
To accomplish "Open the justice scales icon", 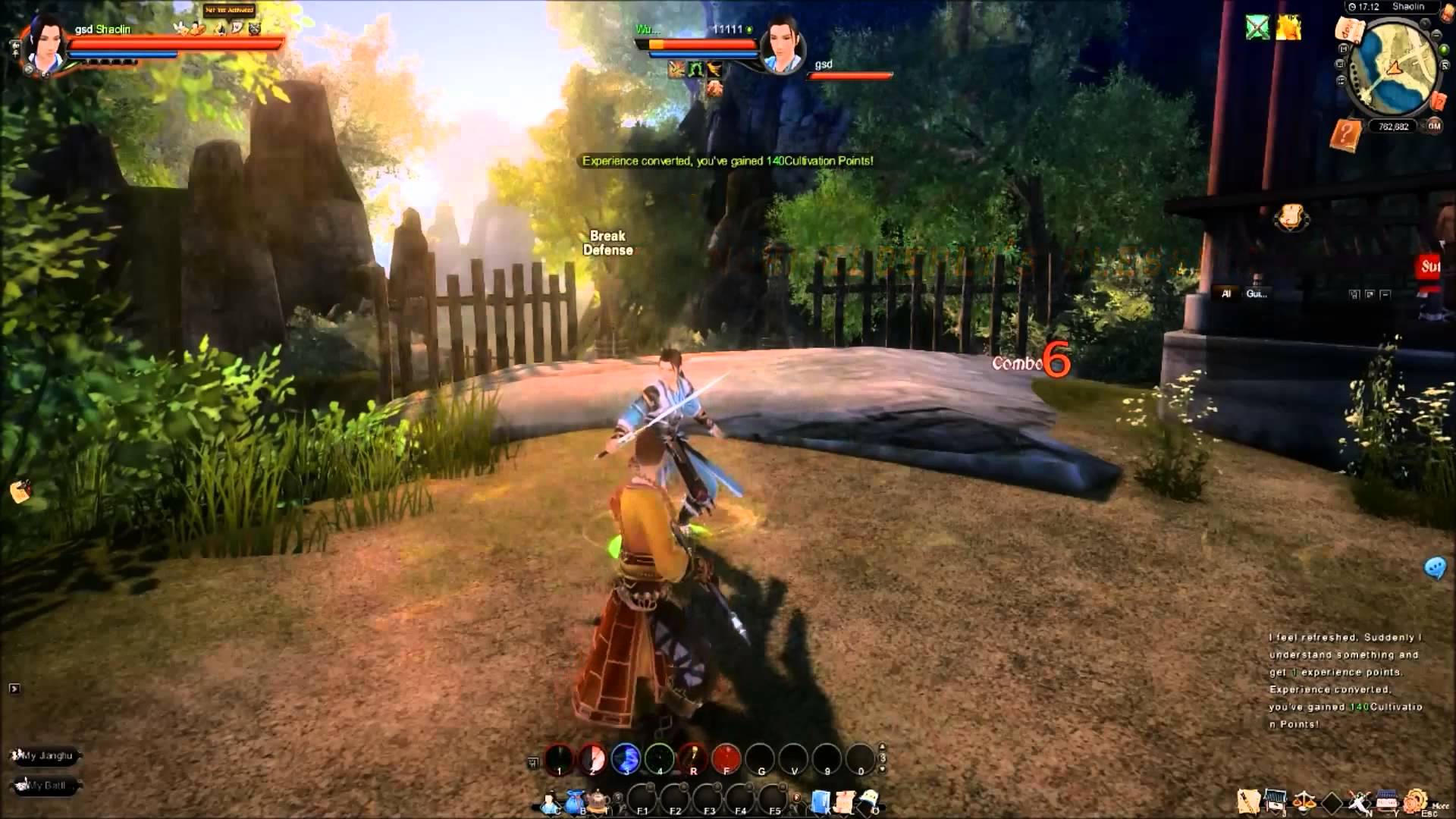I will coord(1304,801).
